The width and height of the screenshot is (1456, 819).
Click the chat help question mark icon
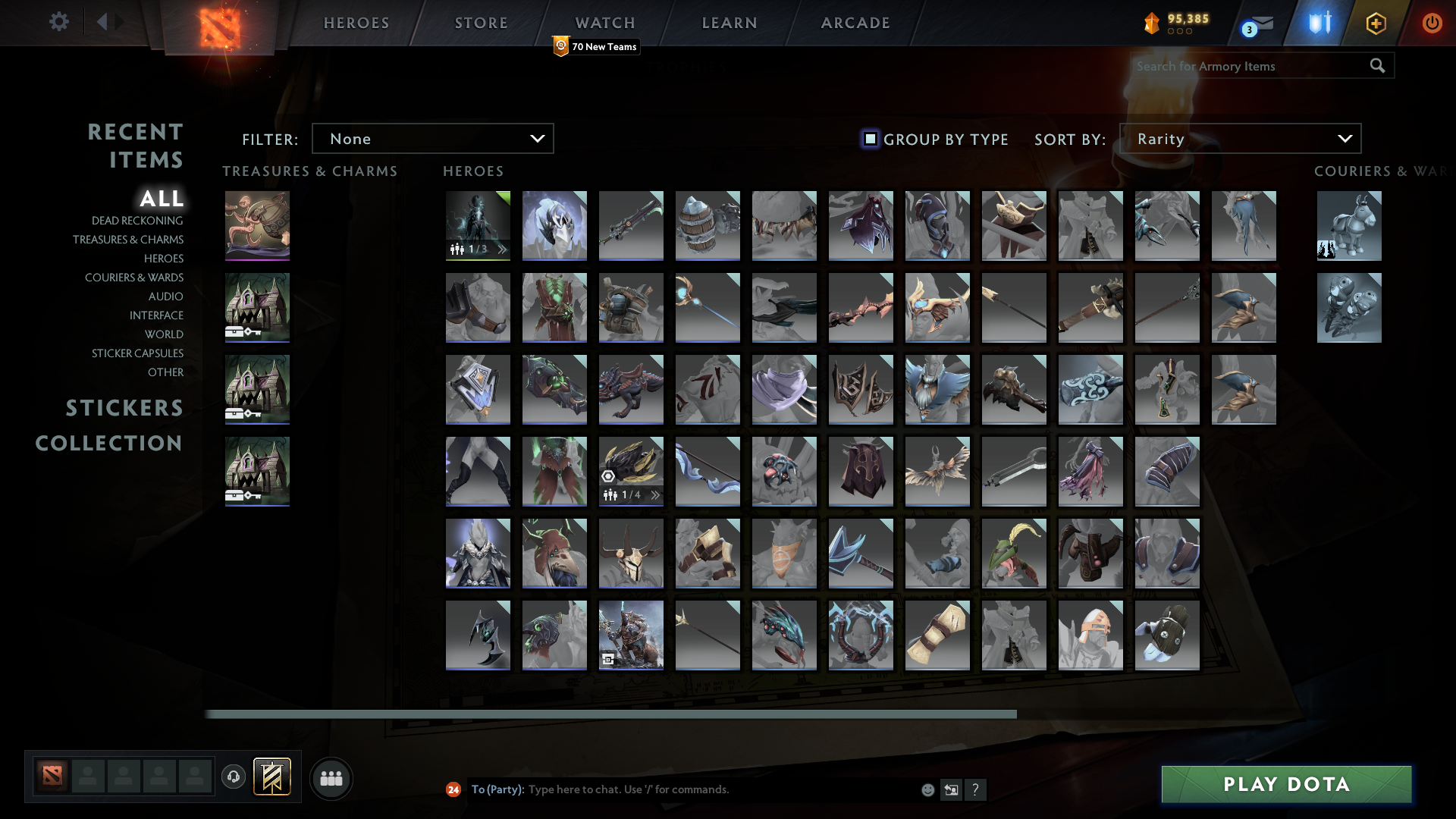976,789
